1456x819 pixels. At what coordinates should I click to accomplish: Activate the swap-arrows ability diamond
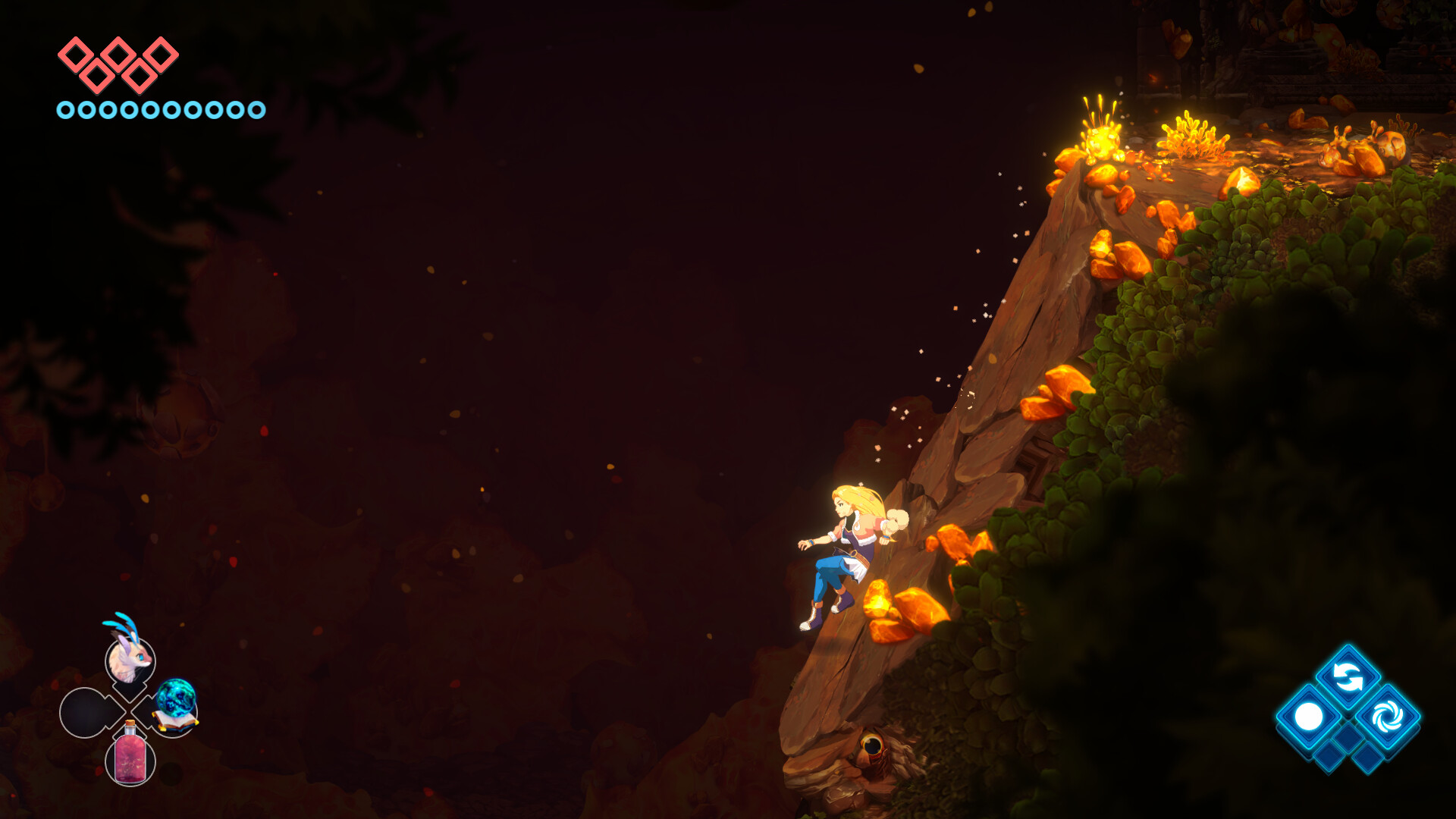pyautogui.click(x=1348, y=676)
